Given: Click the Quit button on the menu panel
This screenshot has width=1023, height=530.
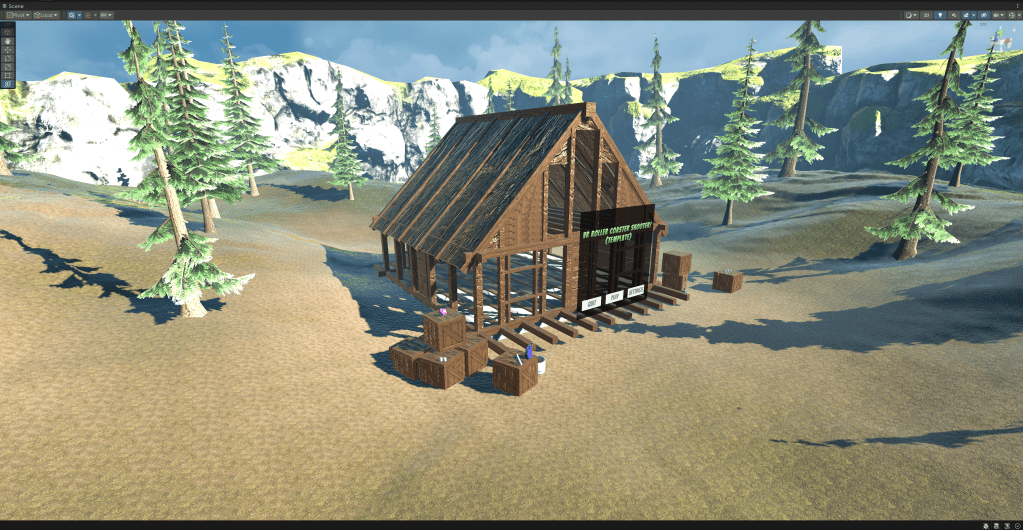Looking at the screenshot, I should [592, 302].
